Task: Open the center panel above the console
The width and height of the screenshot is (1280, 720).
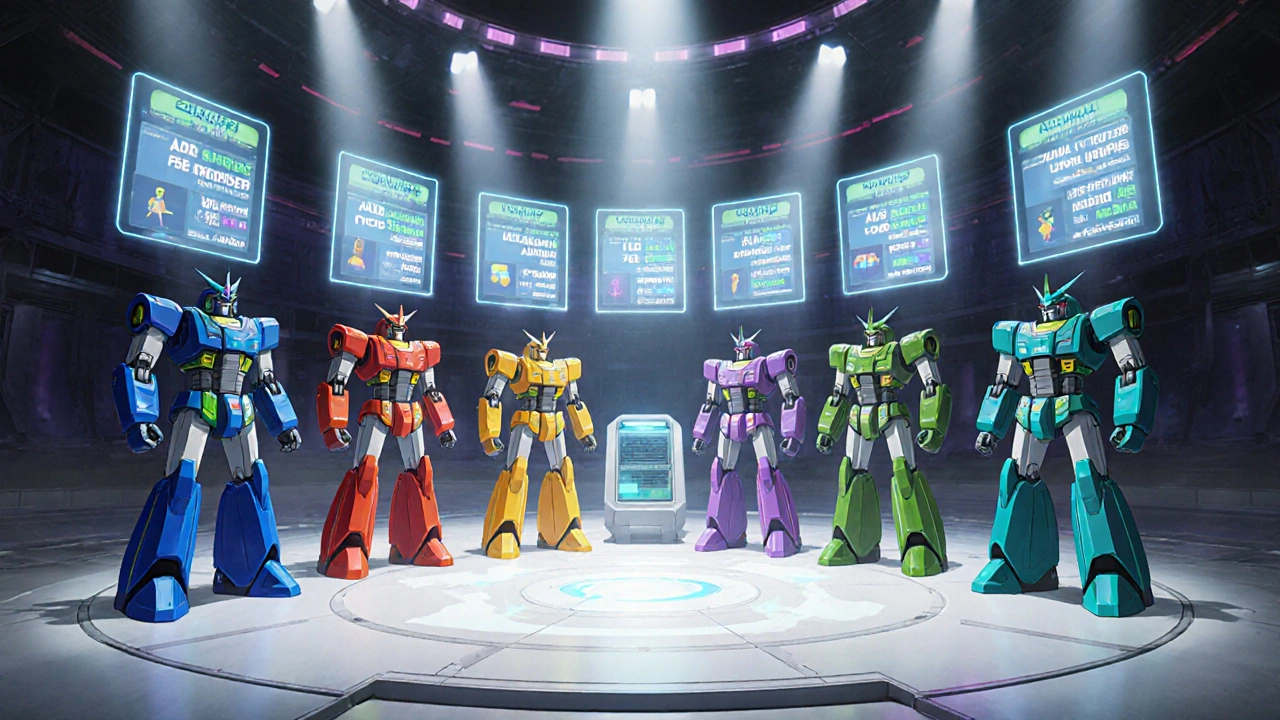Action: 640,260
